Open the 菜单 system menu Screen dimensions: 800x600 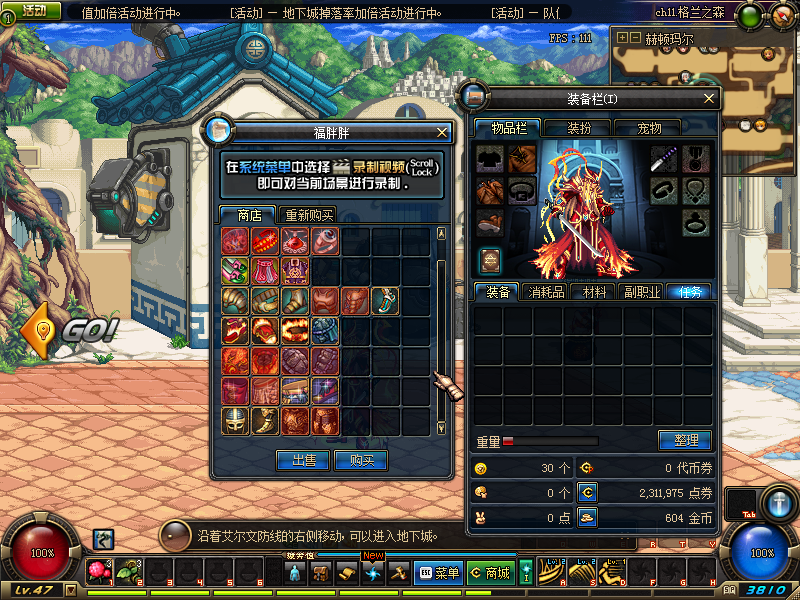[x=438, y=573]
